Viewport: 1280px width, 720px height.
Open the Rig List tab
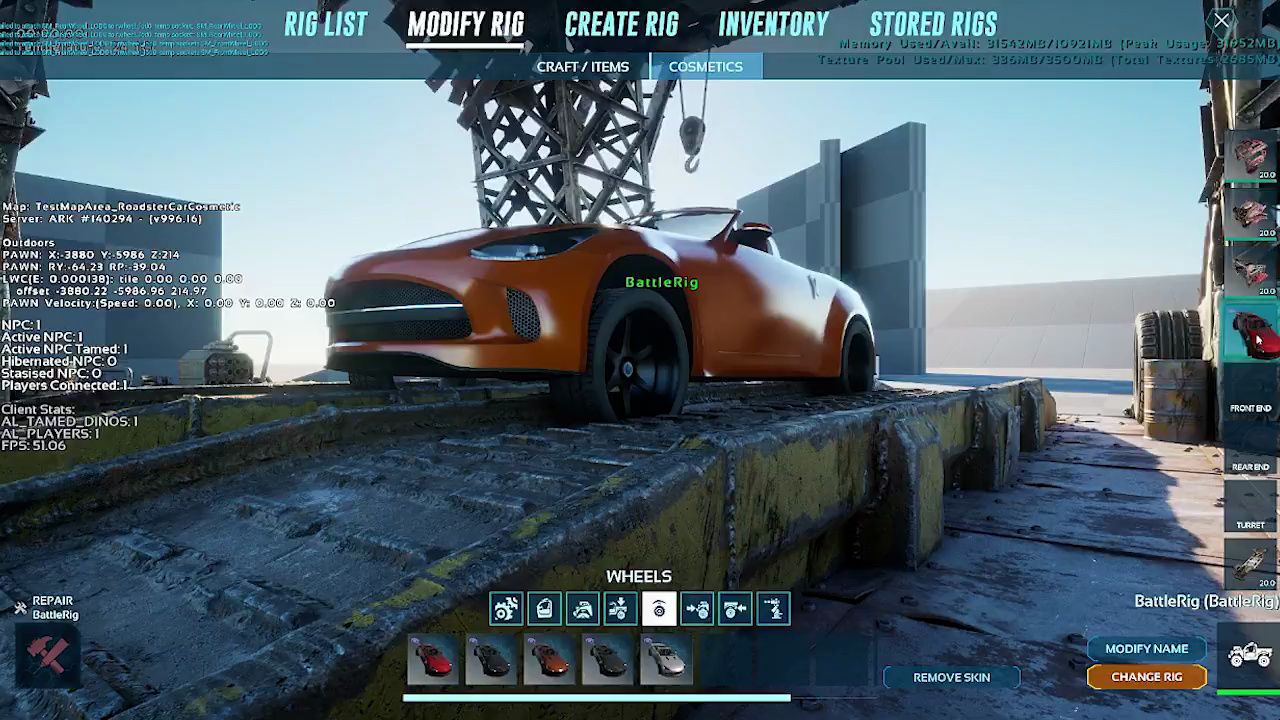click(325, 25)
